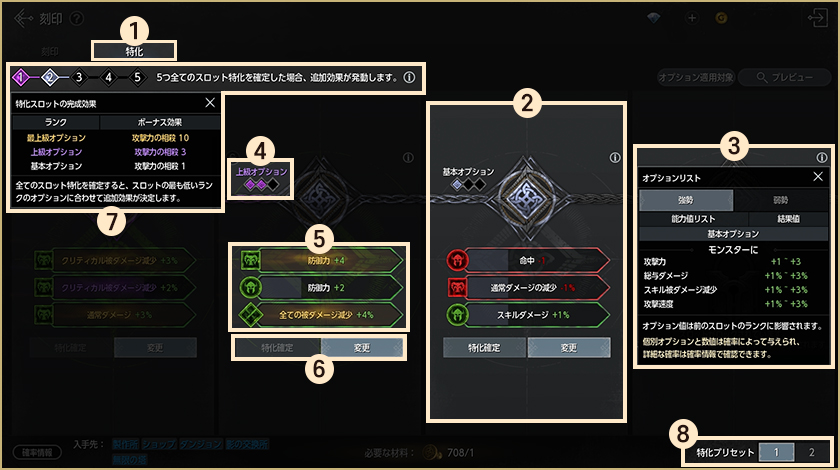The height and width of the screenshot is (470, 840).
Task: Go back using the 刻印 back arrow
Action: point(22,17)
